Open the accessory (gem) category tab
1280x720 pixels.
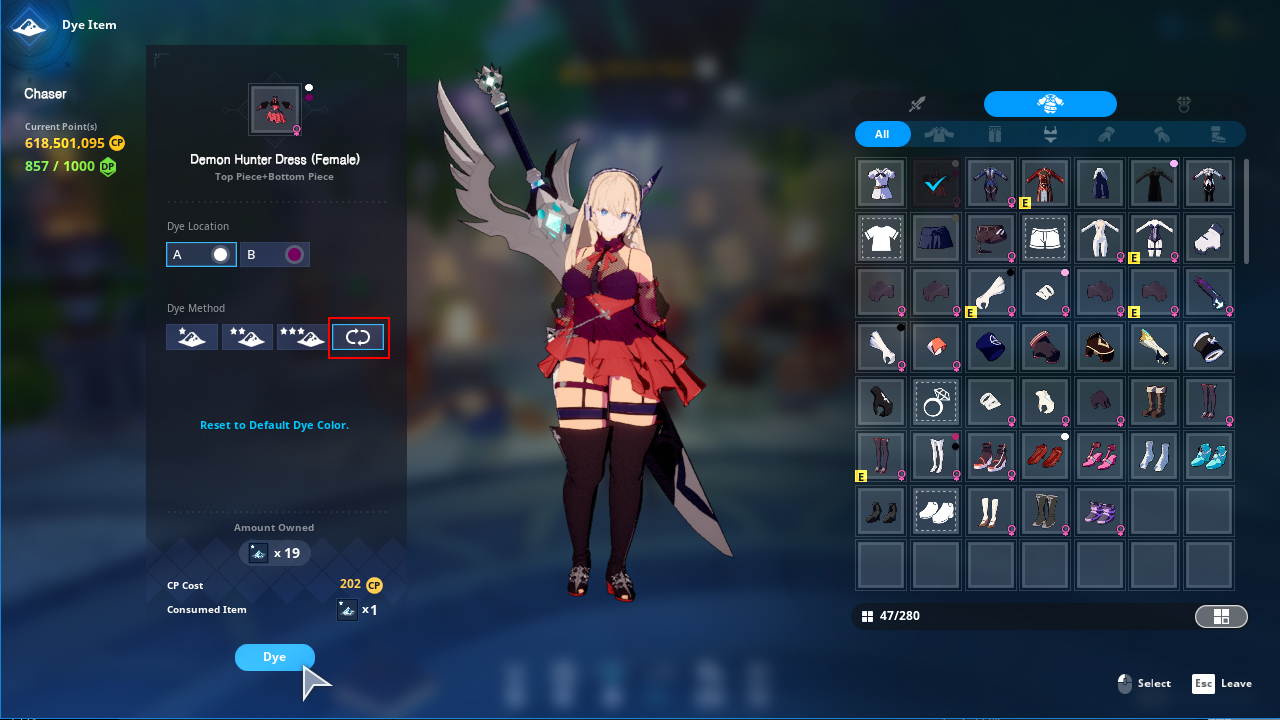click(x=1183, y=104)
